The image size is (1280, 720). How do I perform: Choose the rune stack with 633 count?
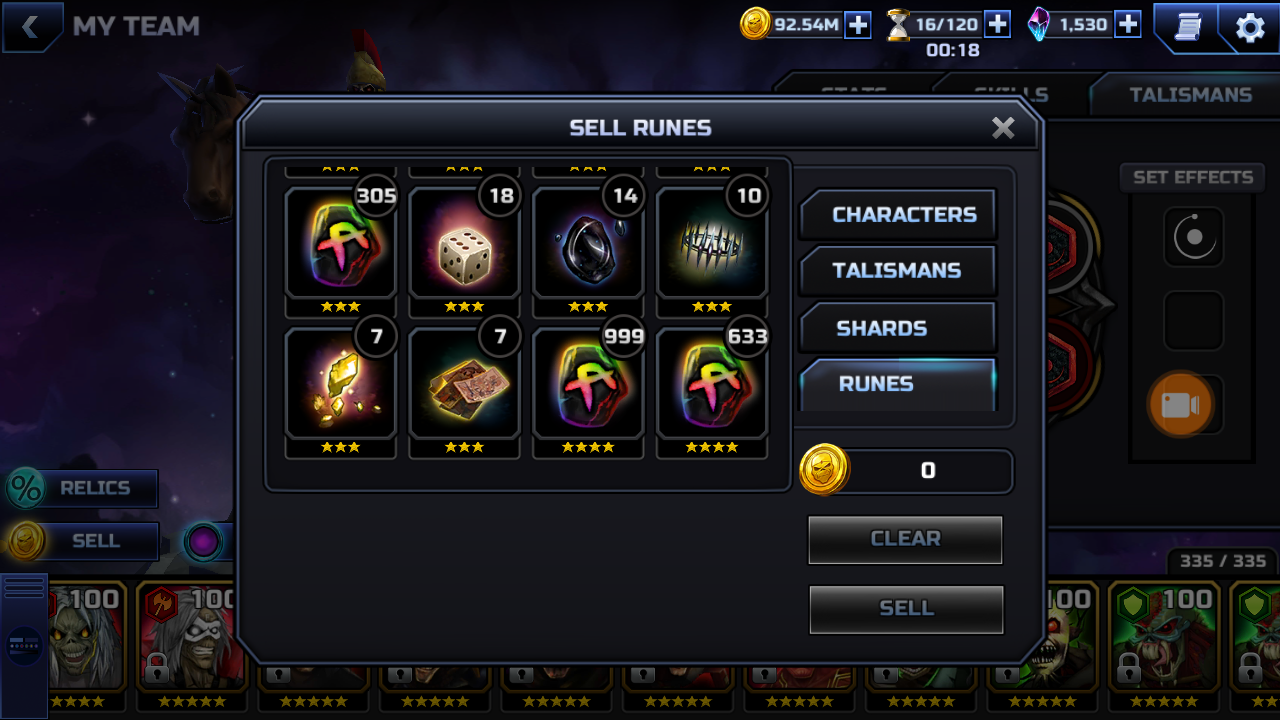coord(712,384)
